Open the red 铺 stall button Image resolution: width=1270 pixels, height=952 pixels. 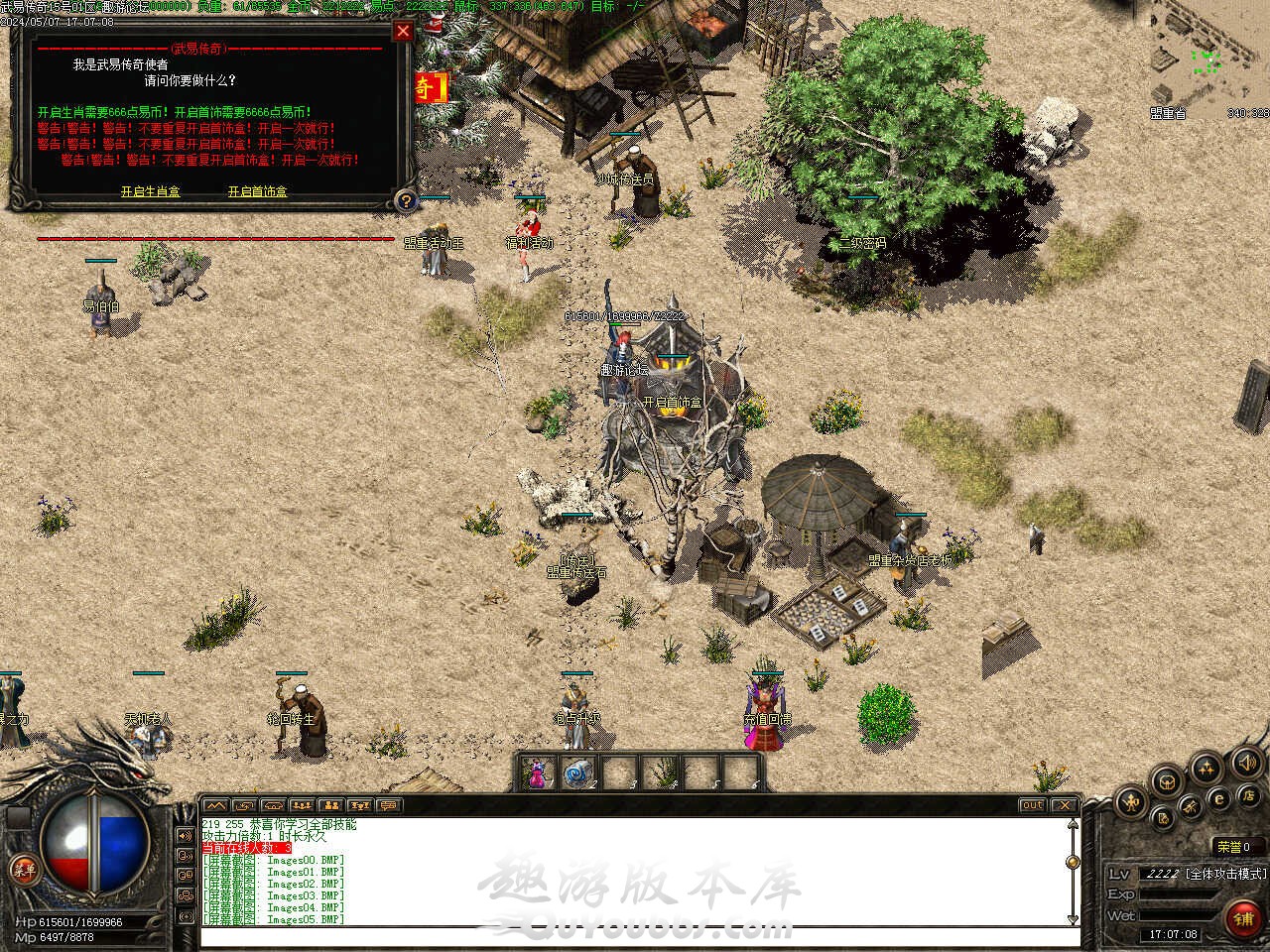pyautogui.click(x=1243, y=917)
